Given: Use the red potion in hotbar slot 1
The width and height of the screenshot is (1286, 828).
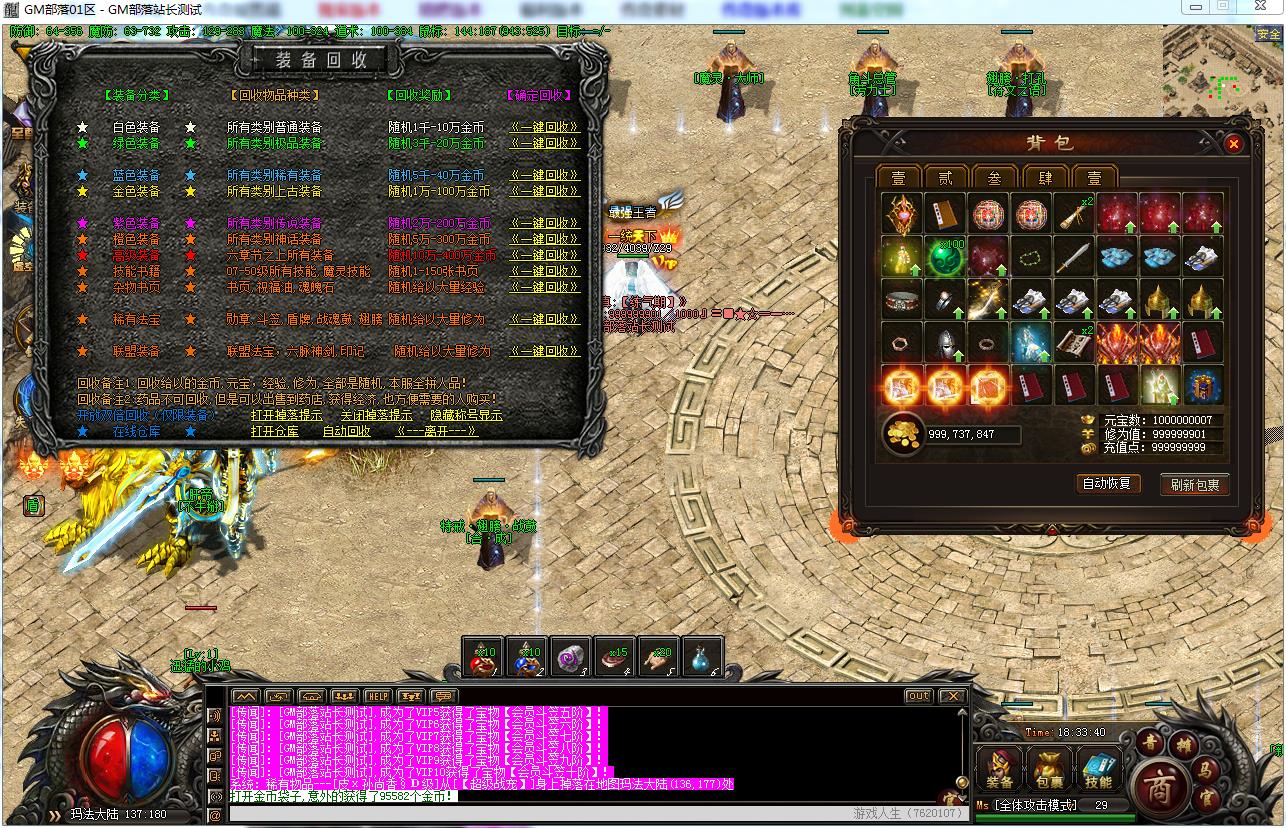Looking at the screenshot, I should click(x=485, y=656).
